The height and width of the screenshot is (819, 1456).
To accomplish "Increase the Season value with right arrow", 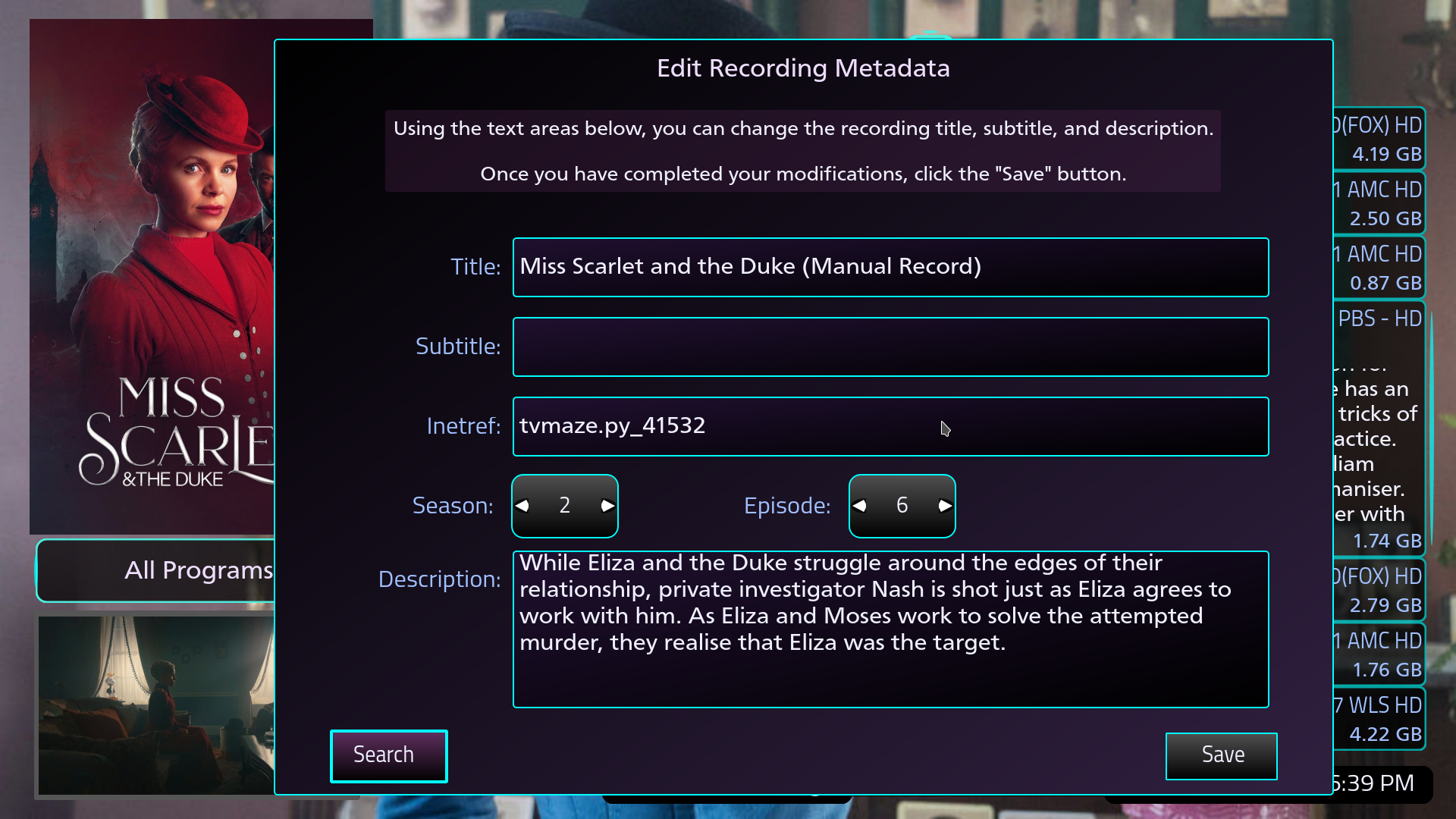I will [607, 506].
